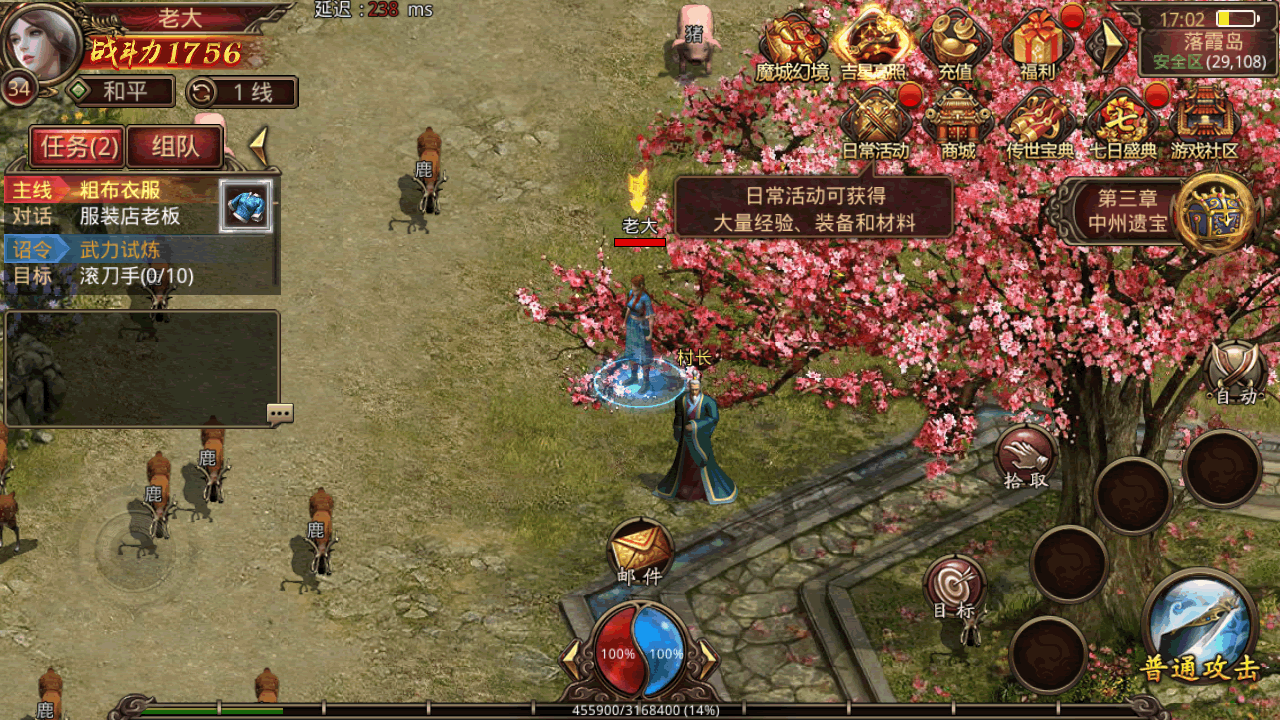
Task: Switch to the 组队 team tab
Action: pos(175,148)
